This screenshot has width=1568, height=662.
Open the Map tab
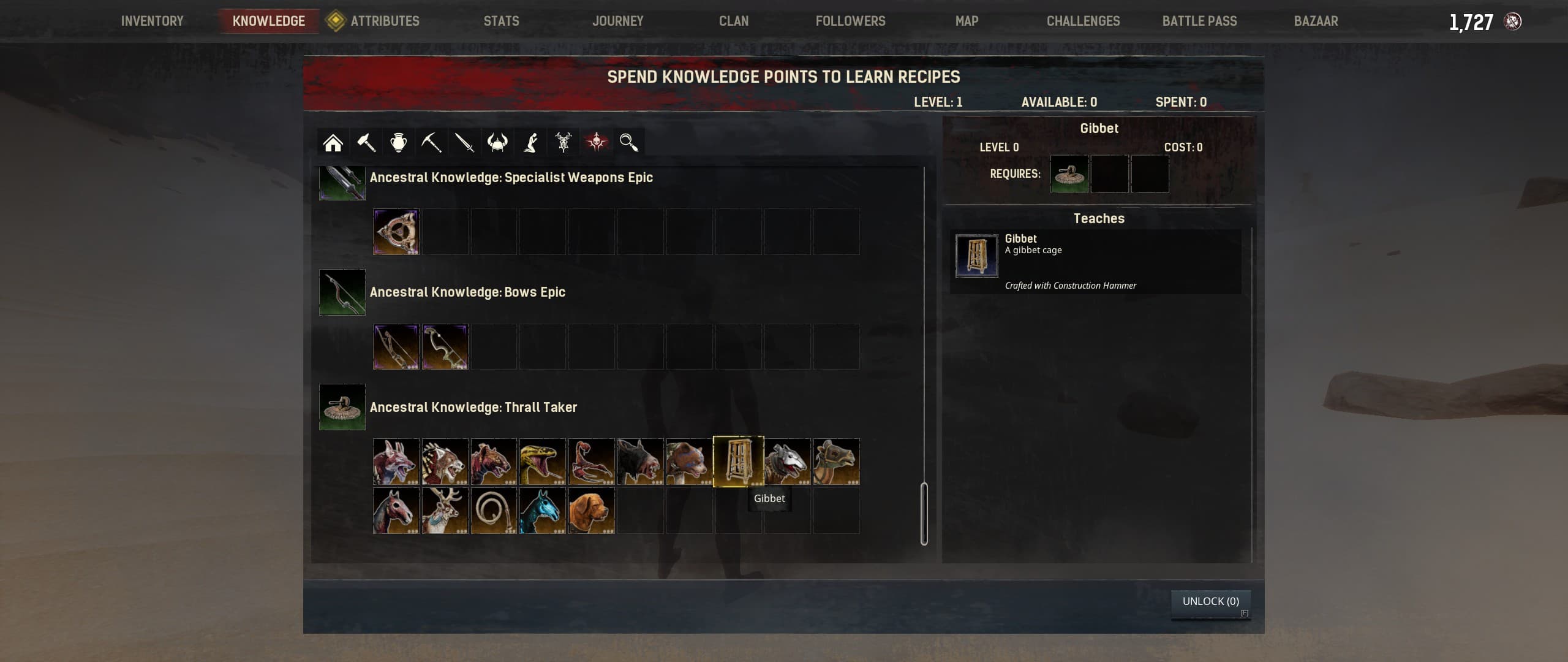tap(966, 20)
